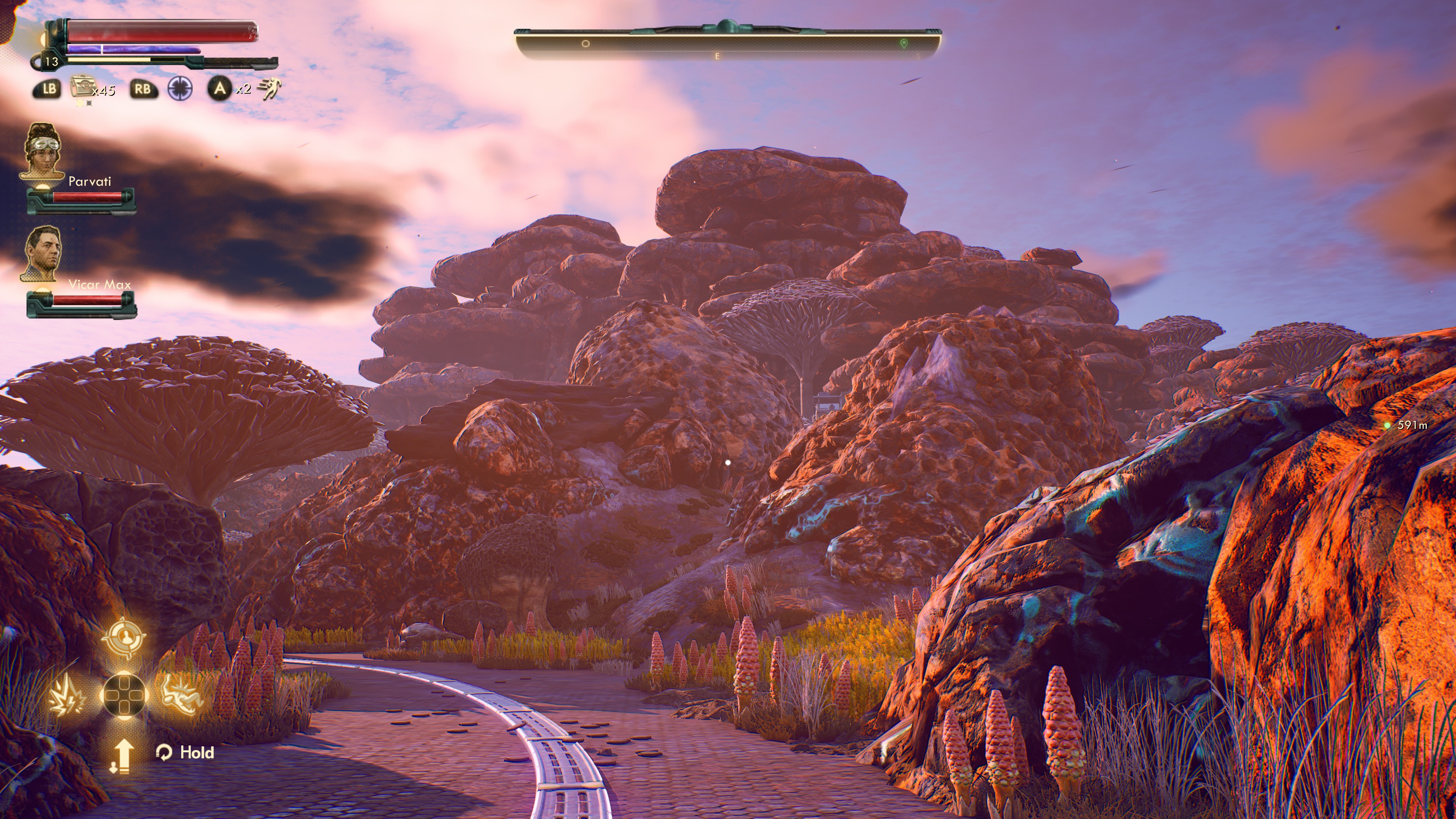
Task: Select the upward arrow companion move command
Action: pyautogui.click(x=122, y=755)
